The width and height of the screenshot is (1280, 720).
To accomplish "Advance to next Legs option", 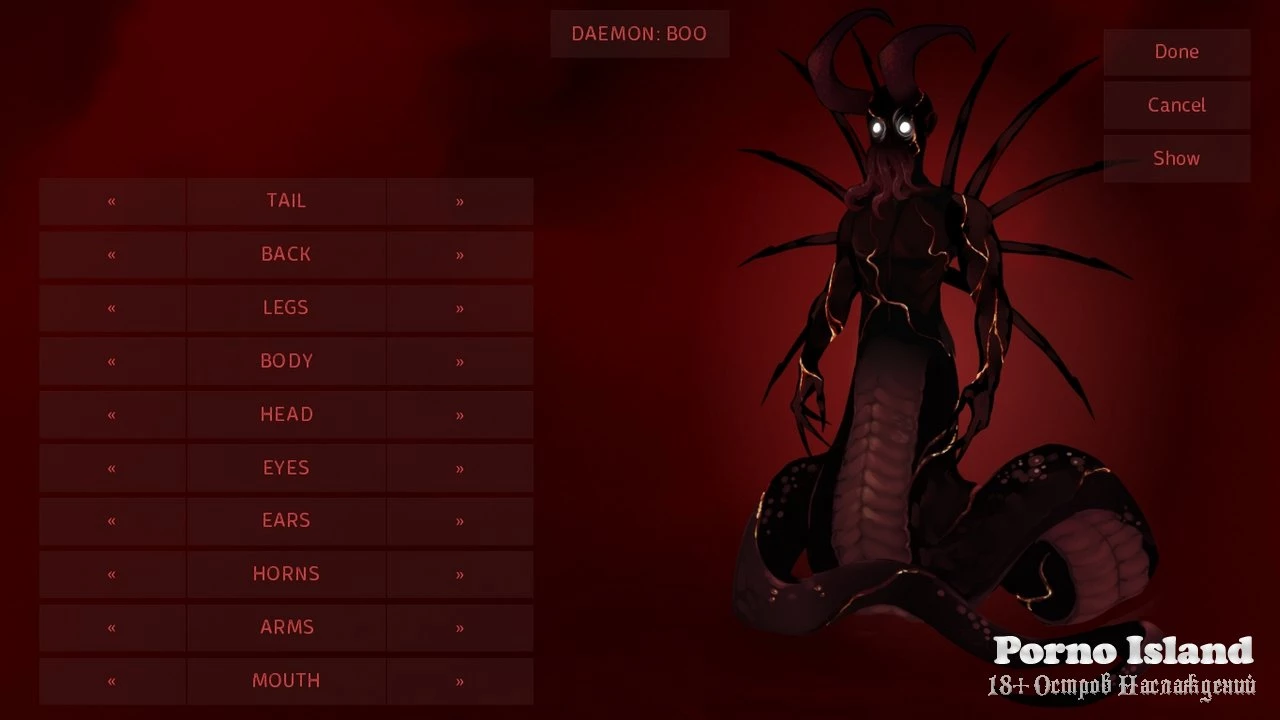I will point(460,308).
